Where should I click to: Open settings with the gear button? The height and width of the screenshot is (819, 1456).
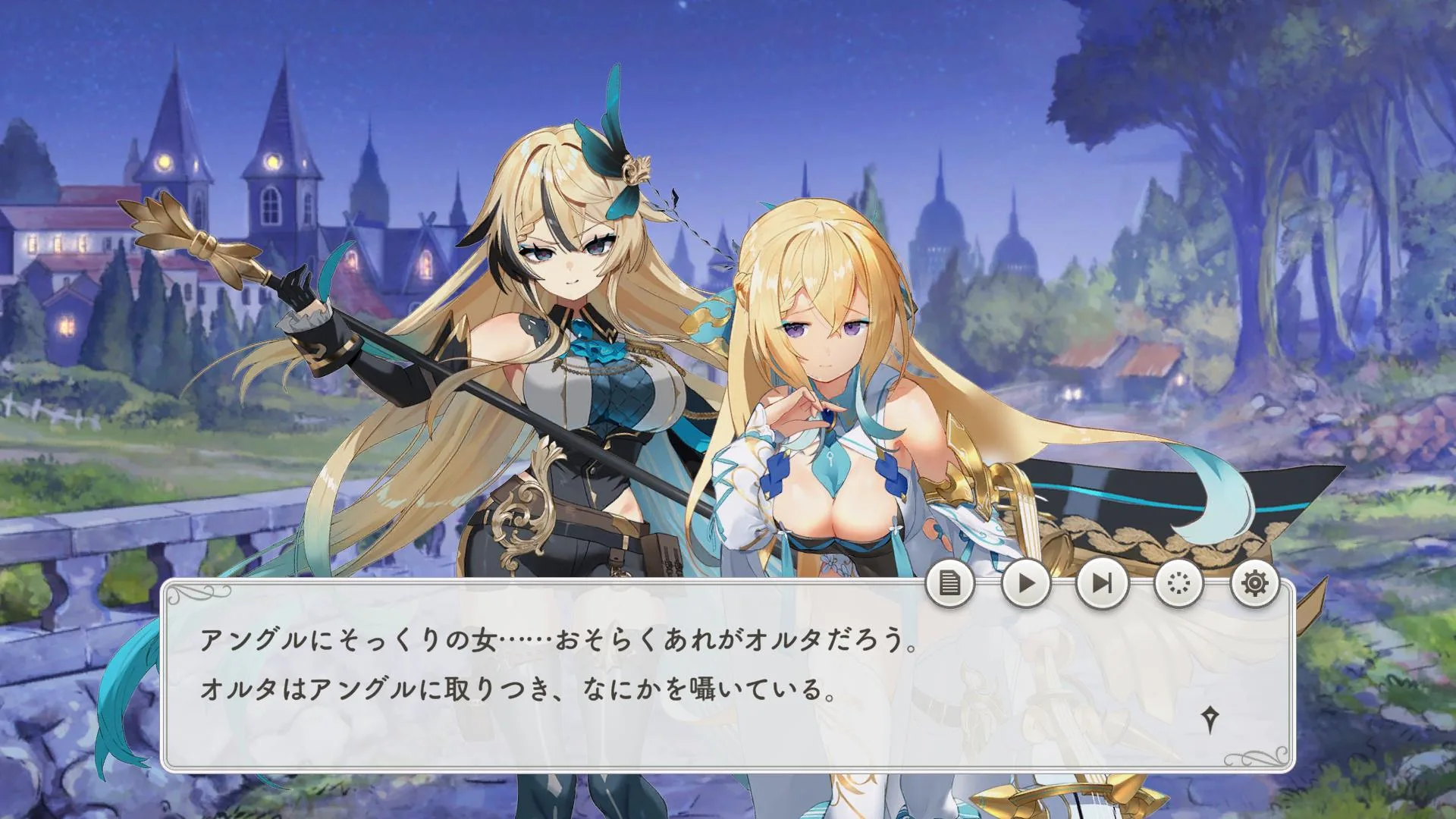[x=1255, y=583]
